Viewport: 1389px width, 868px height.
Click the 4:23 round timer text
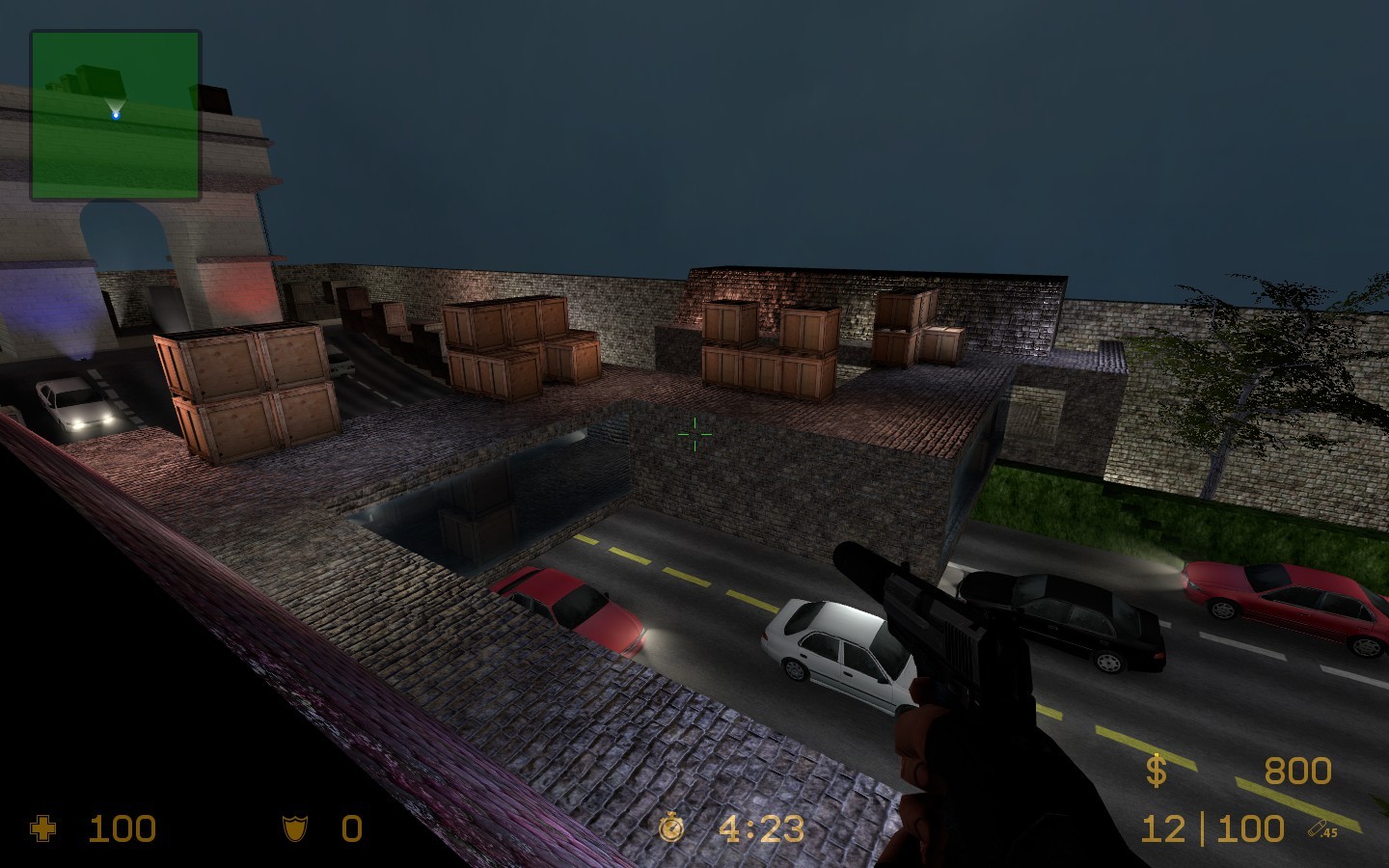(x=762, y=827)
